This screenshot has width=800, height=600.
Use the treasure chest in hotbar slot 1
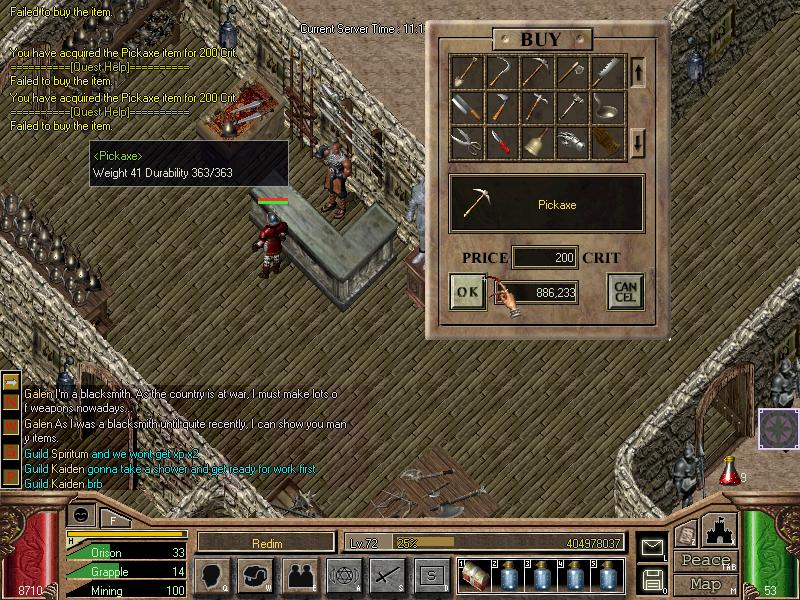pos(474,575)
